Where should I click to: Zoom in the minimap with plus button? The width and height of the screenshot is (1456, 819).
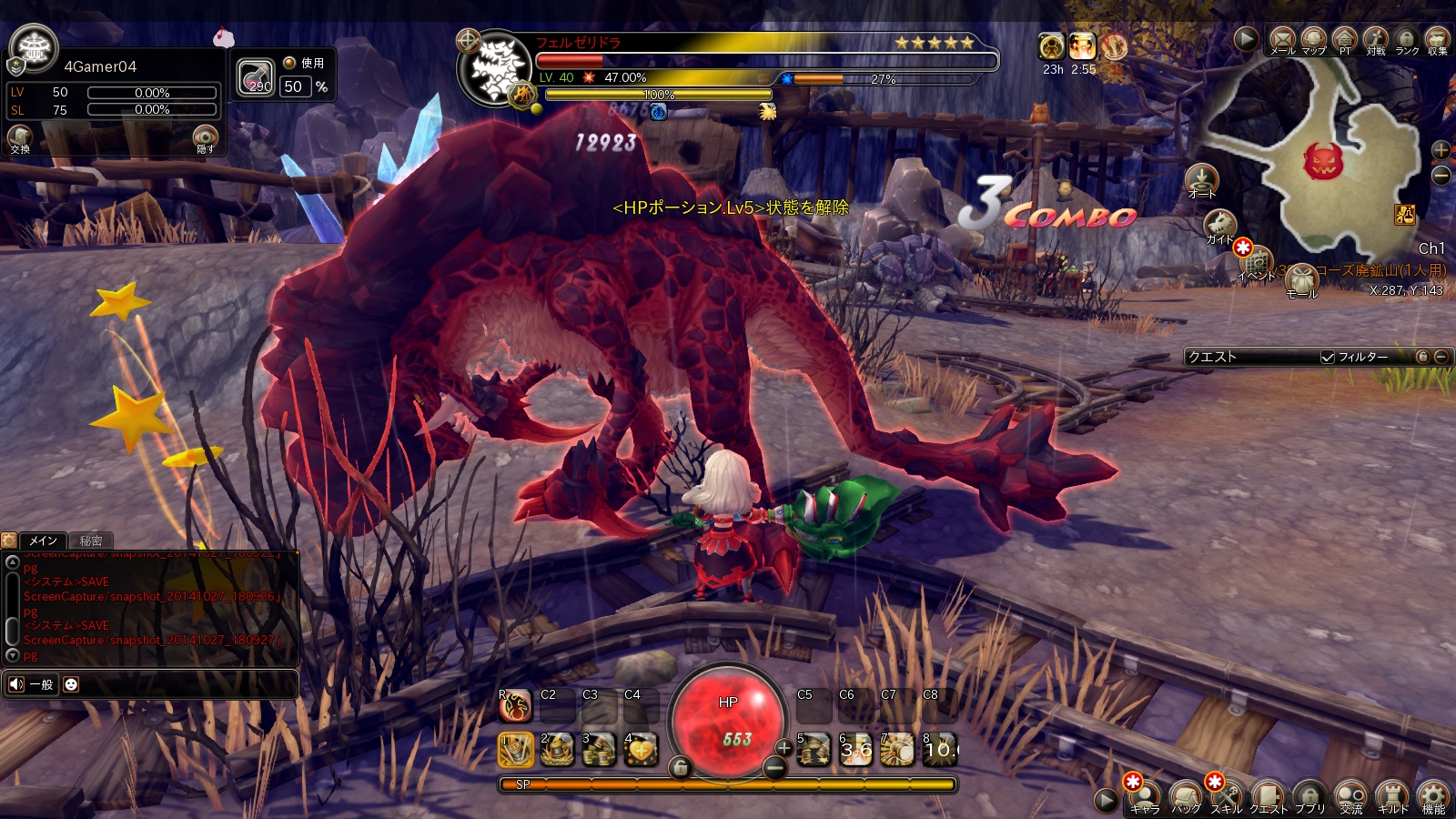[1441, 150]
